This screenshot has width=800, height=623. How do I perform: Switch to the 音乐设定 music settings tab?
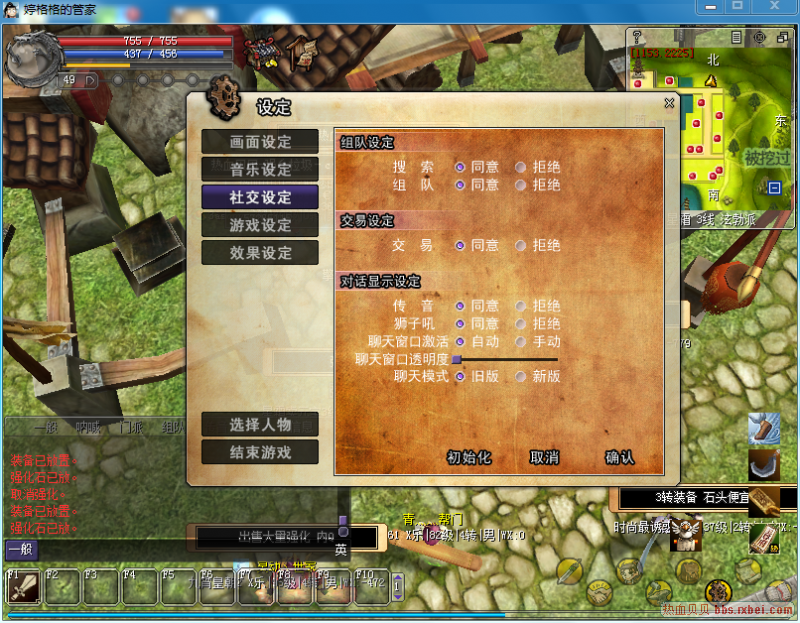[260, 170]
